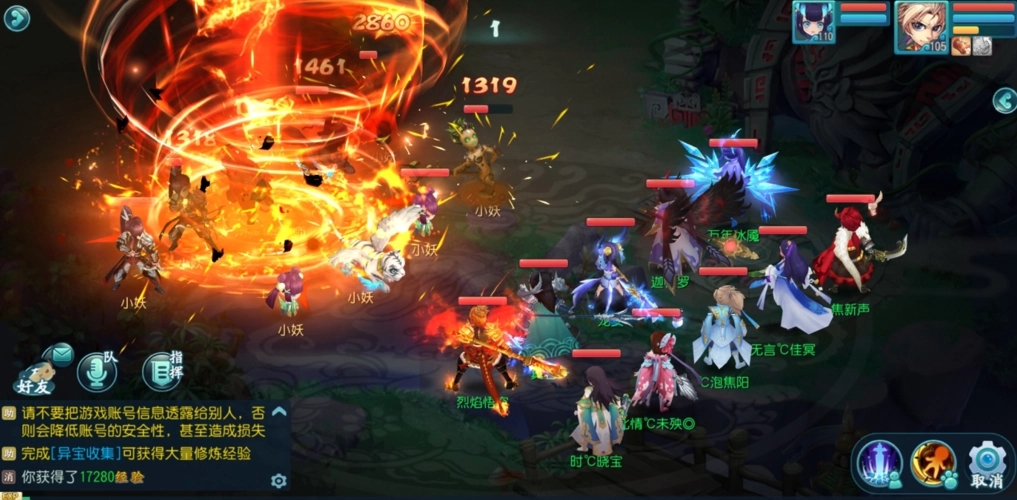Click the grey status icon beside the meat

click(982, 46)
